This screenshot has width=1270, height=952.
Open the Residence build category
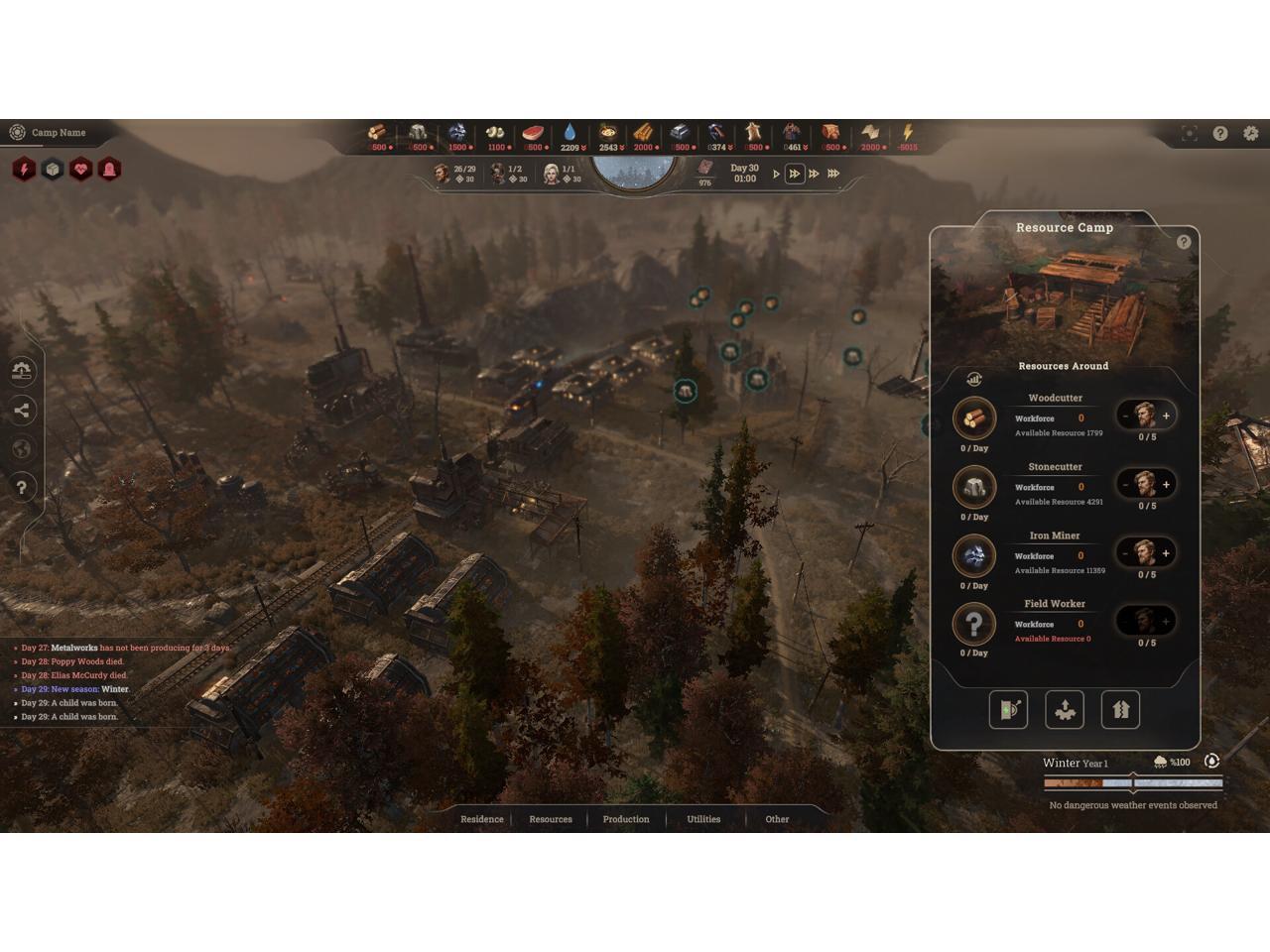pyautogui.click(x=481, y=819)
